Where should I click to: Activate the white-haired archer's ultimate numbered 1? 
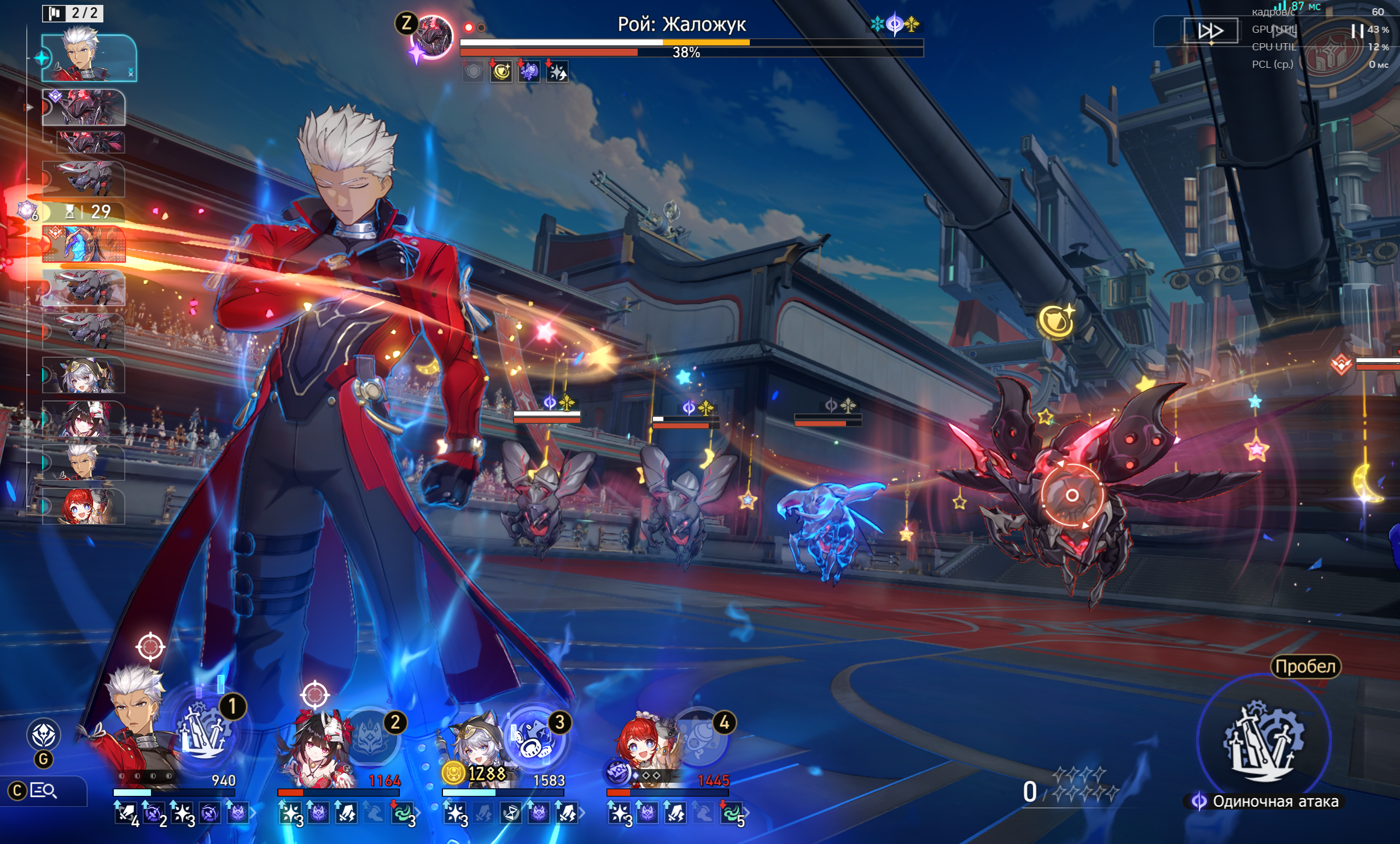point(204,734)
